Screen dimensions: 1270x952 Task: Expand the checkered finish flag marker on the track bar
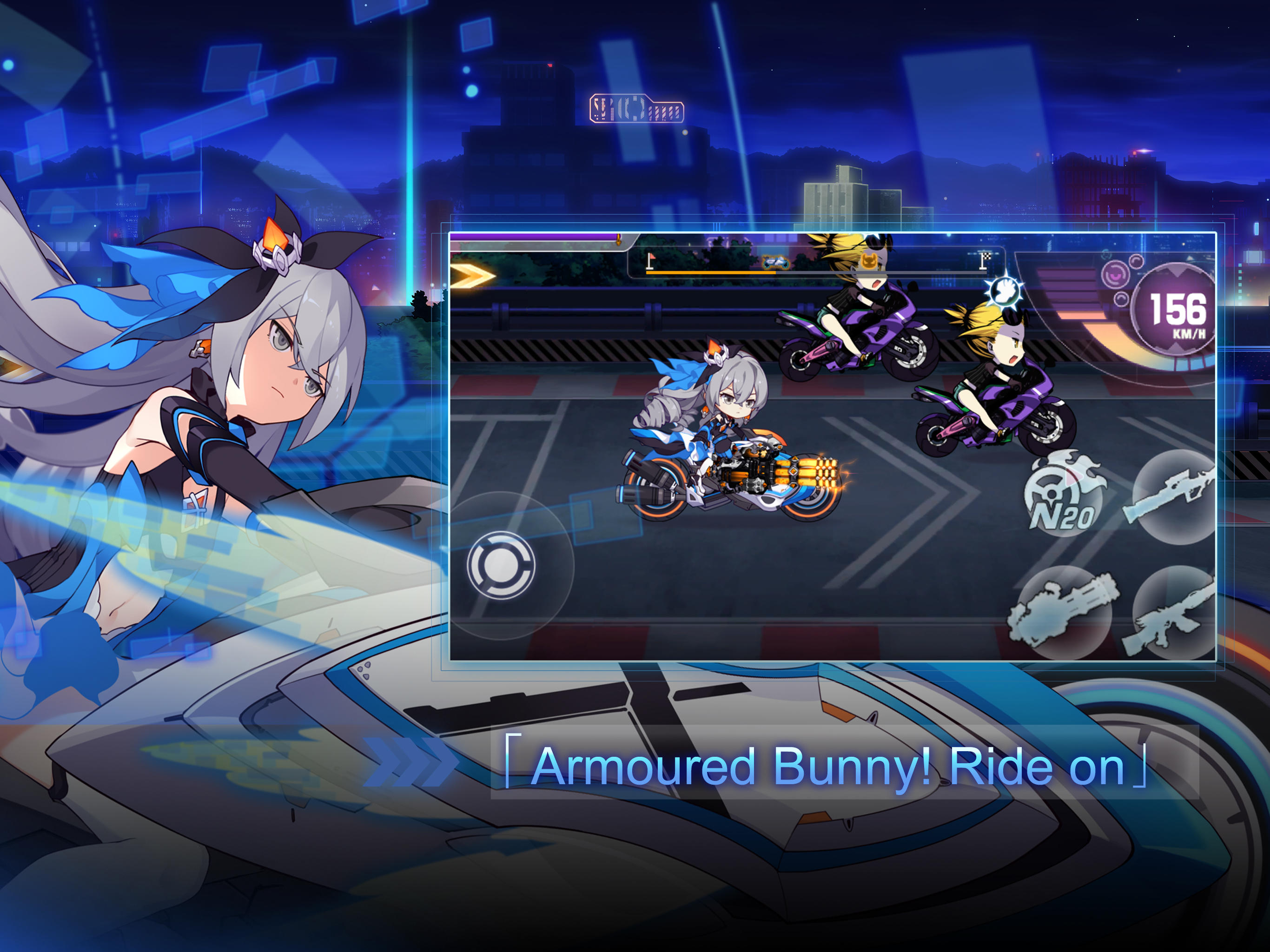(x=985, y=259)
